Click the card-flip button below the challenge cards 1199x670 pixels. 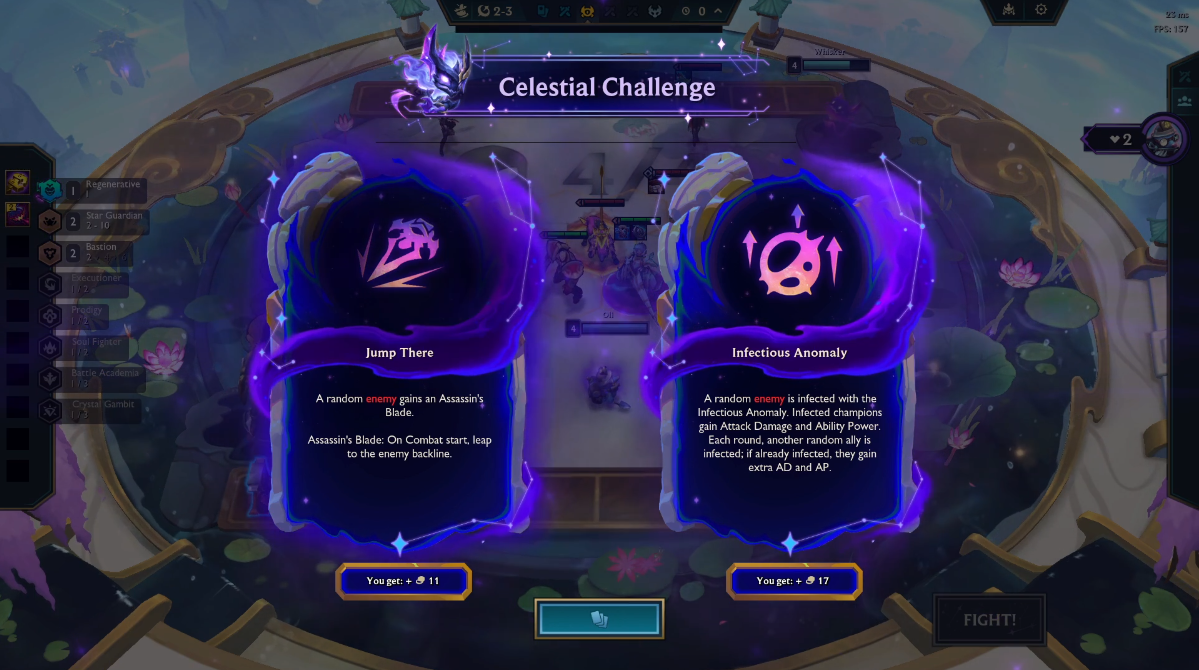point(599,619)
